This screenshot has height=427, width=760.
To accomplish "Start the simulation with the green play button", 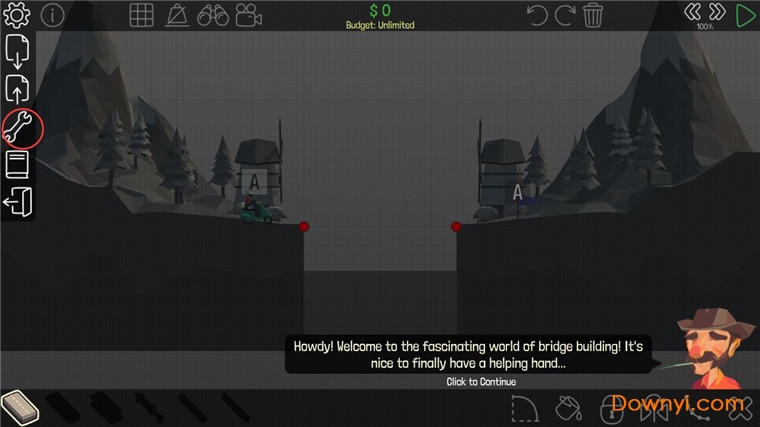I will point(746,15).
